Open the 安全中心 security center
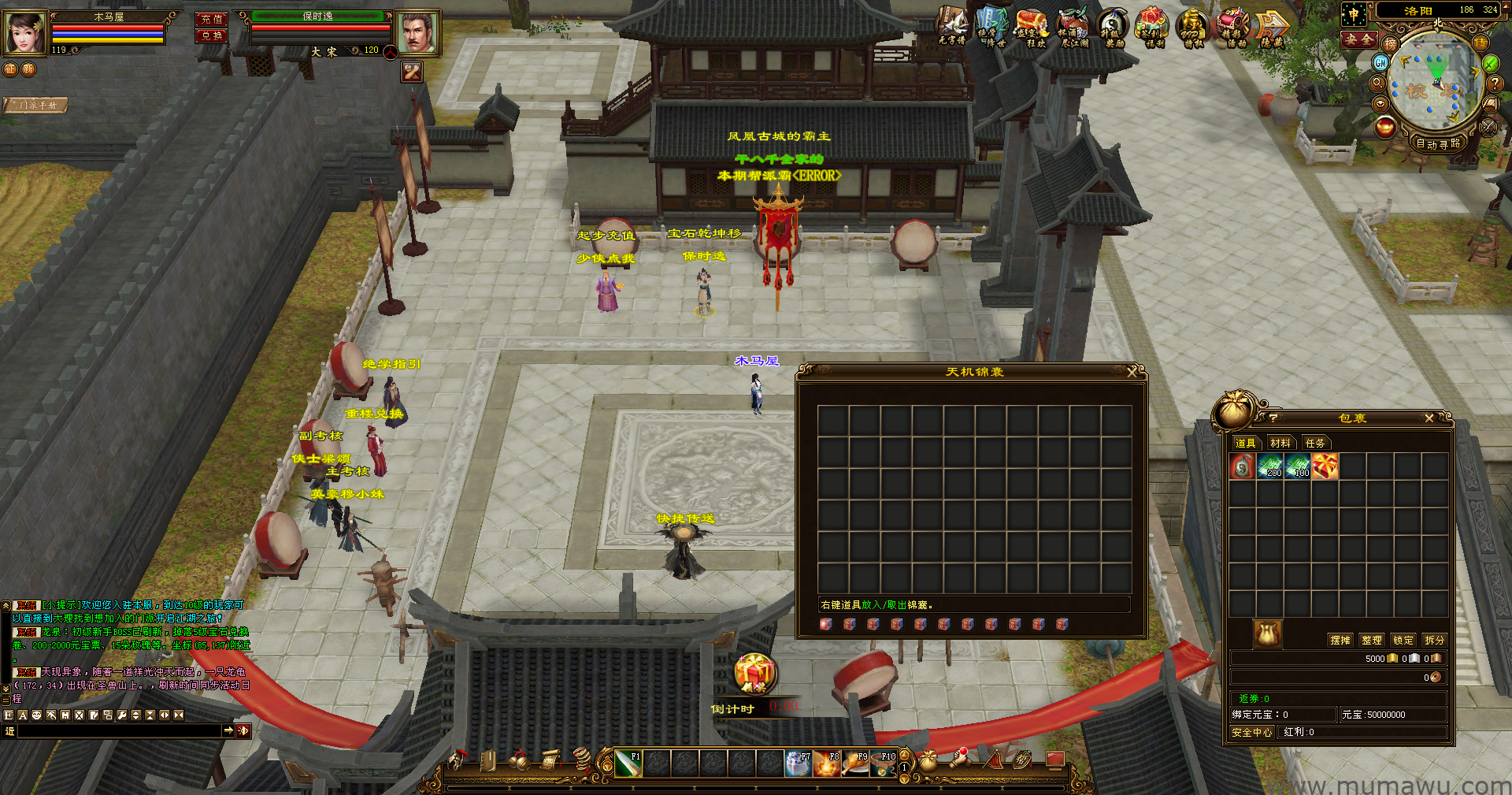 tap(1251, 733)
